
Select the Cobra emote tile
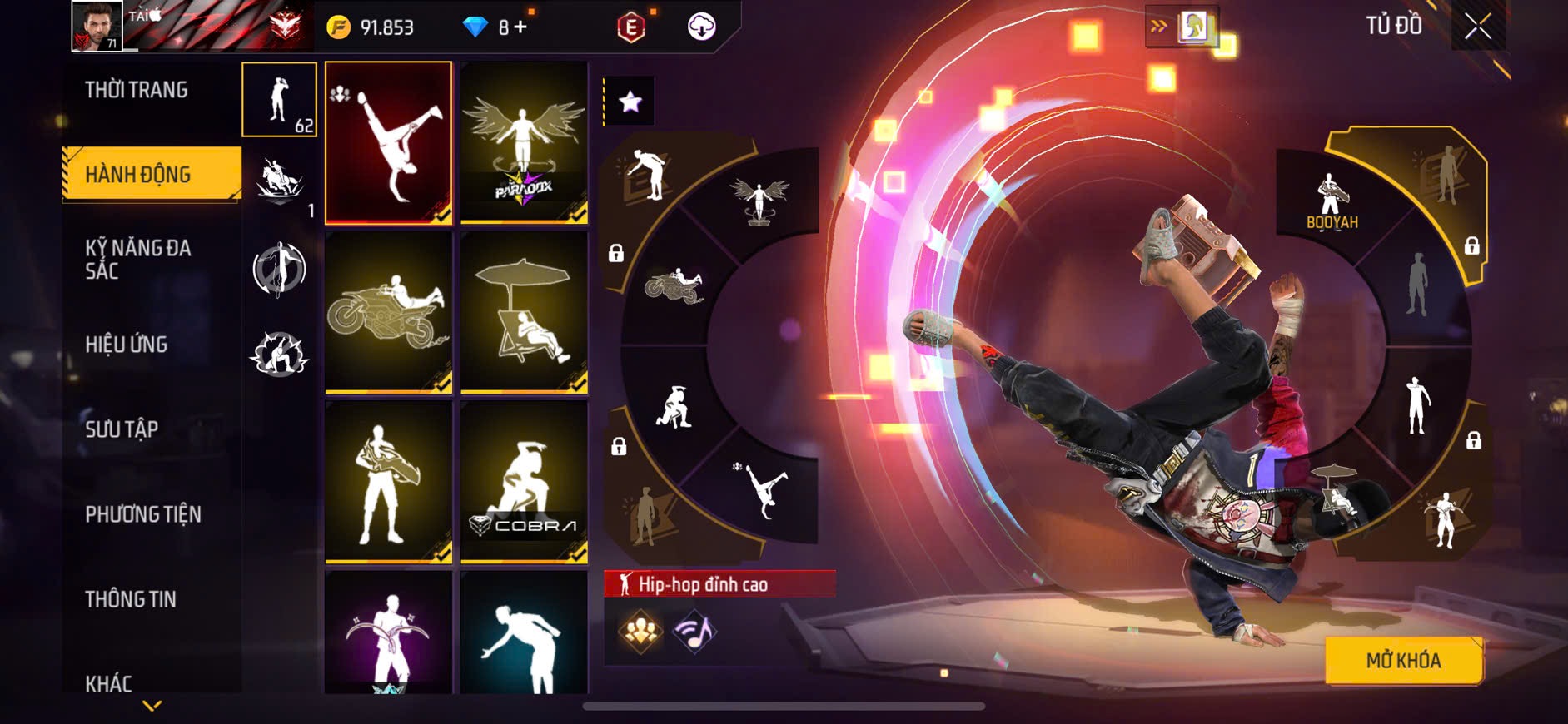[524, 481]
